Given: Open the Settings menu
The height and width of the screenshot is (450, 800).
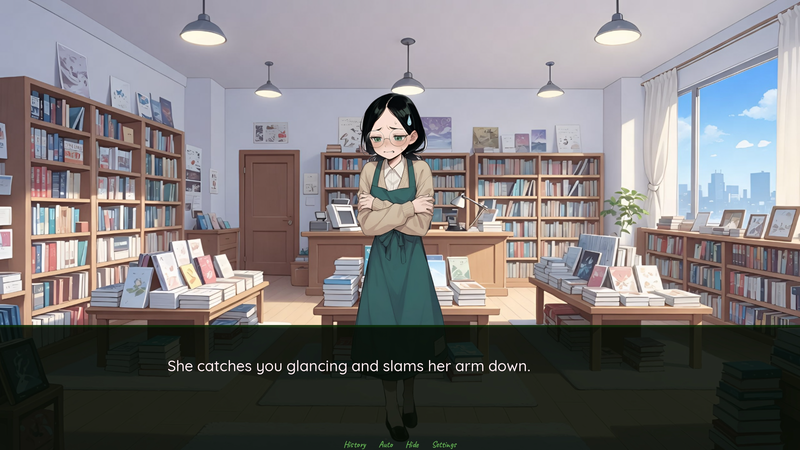Looking at the screenshot, I should pyautogui.click(x=445, y=444).
